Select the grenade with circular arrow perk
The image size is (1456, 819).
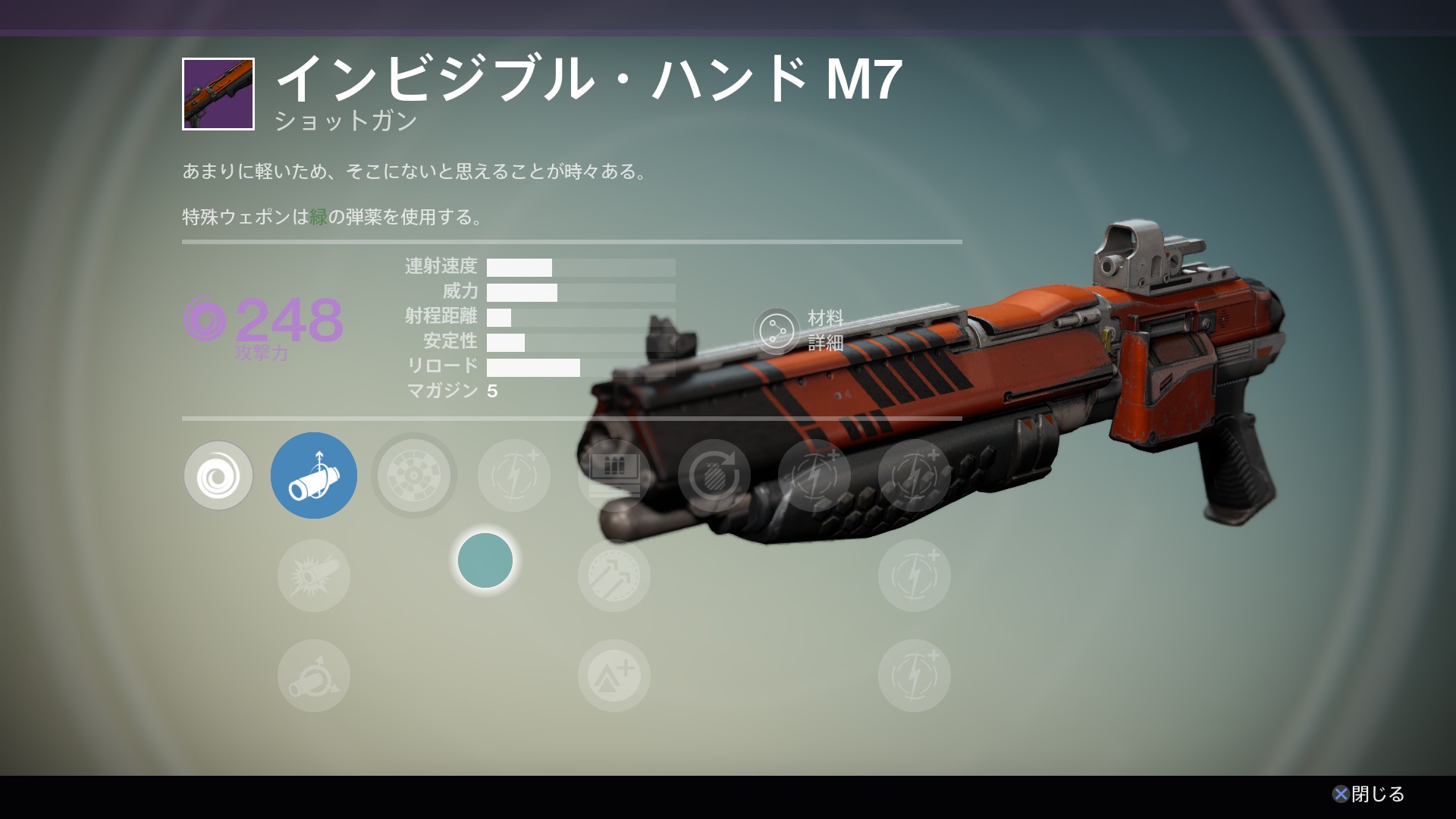point(714,475)
